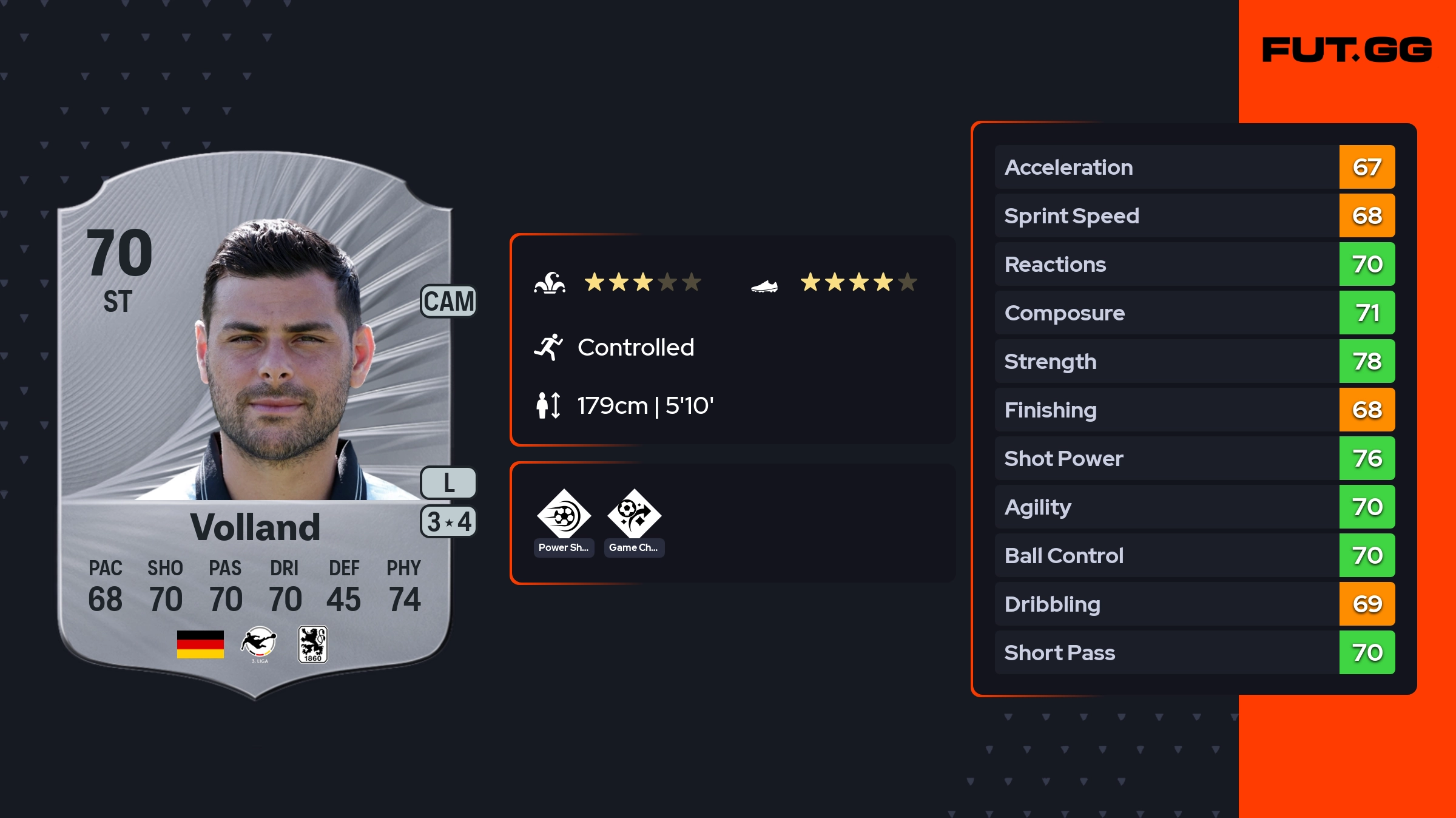Click the Germany flag on the card
Screen dimensions: 1456x818
[200, 644]
